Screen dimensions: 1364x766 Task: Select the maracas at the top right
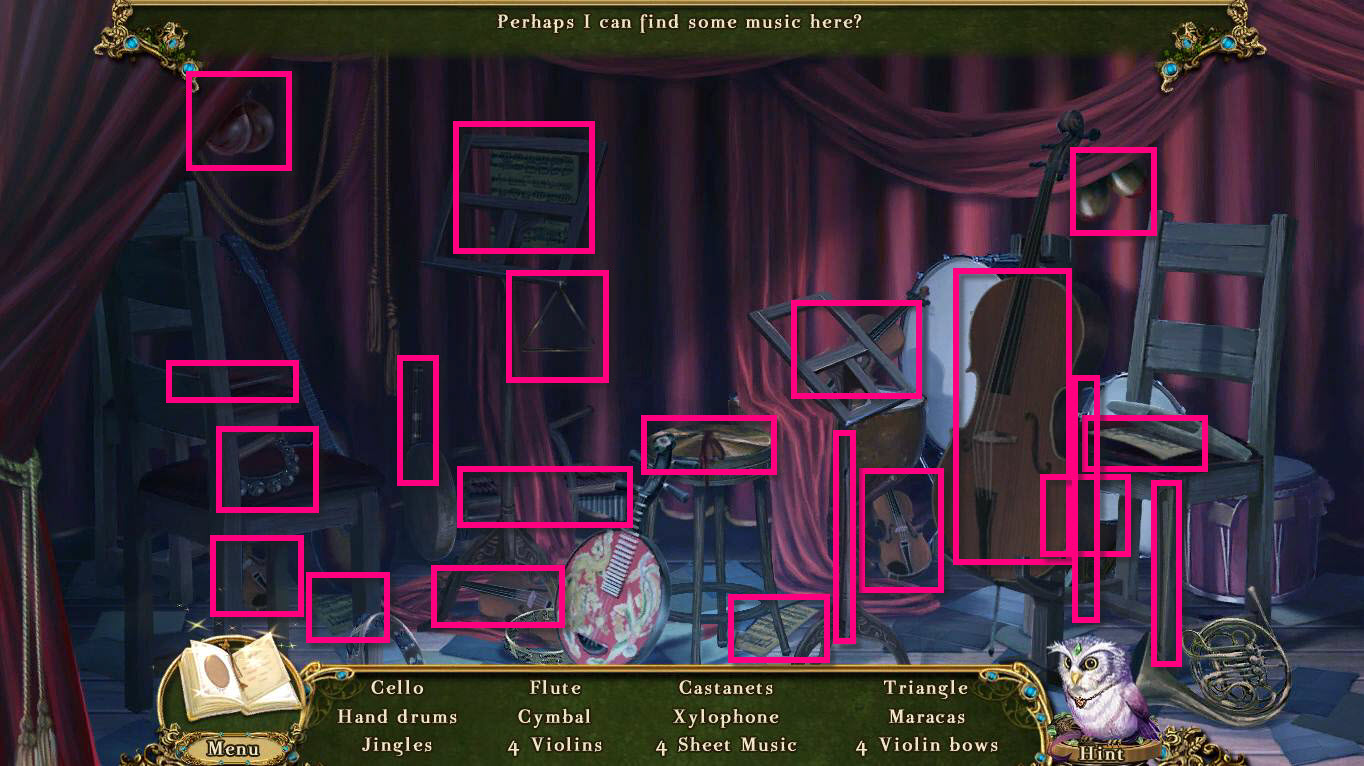click(x=1113, y=192)
